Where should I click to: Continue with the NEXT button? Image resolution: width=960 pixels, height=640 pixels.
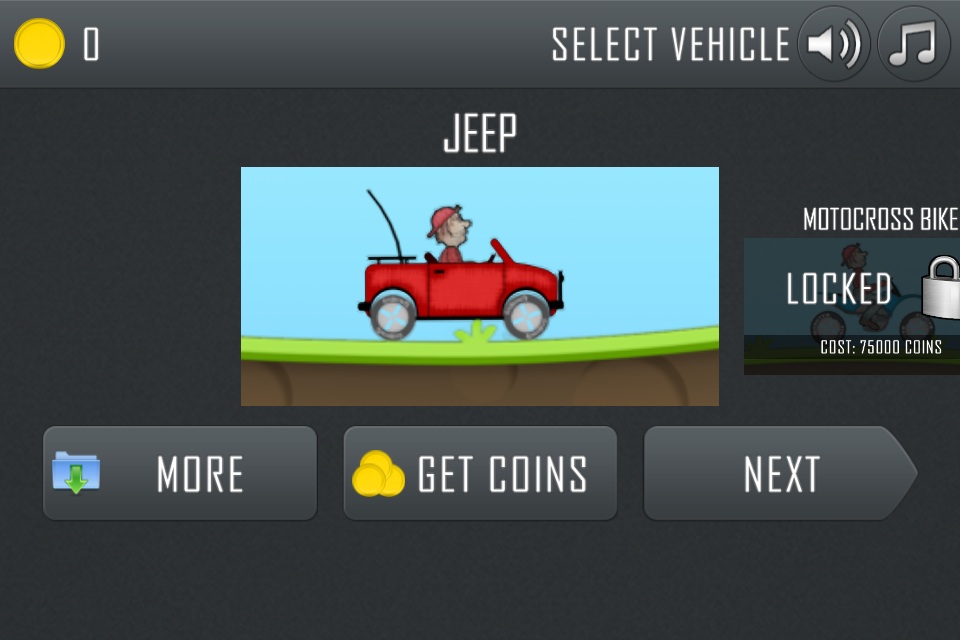pyautogui.click(x=778, y=473)
